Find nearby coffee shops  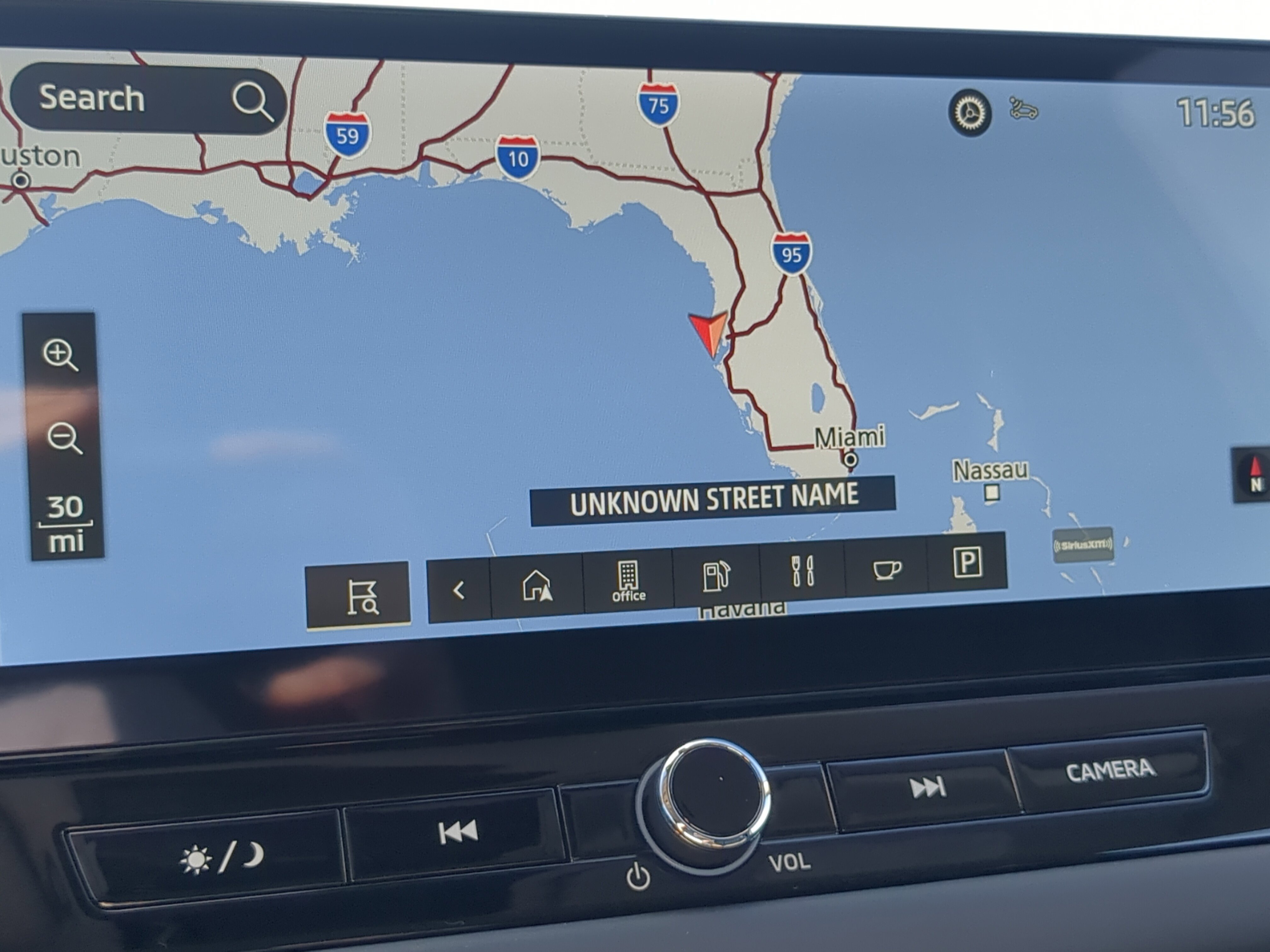pyautogui.click(x=886, y=569)
